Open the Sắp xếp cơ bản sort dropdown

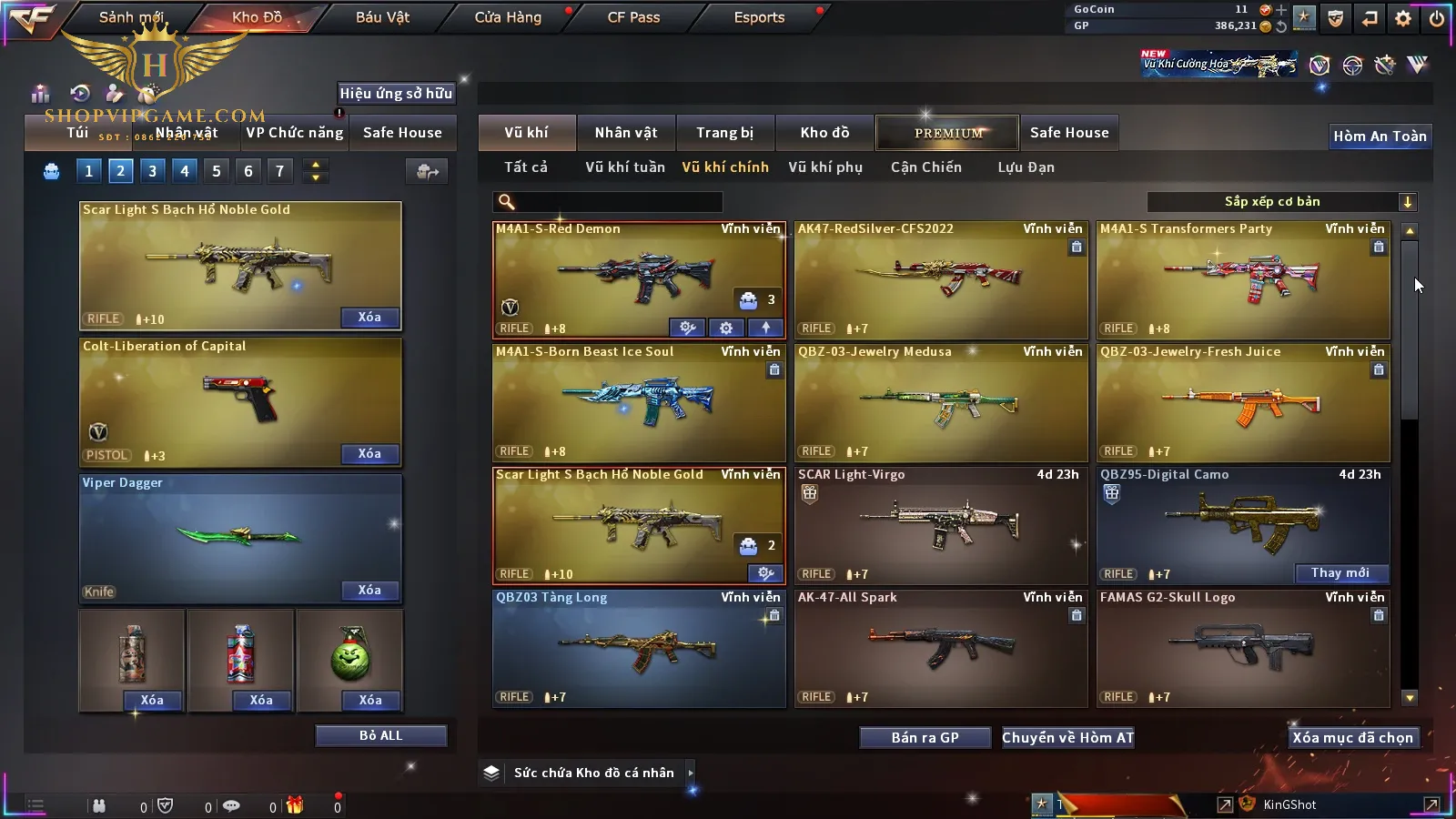coord(1281,202)
